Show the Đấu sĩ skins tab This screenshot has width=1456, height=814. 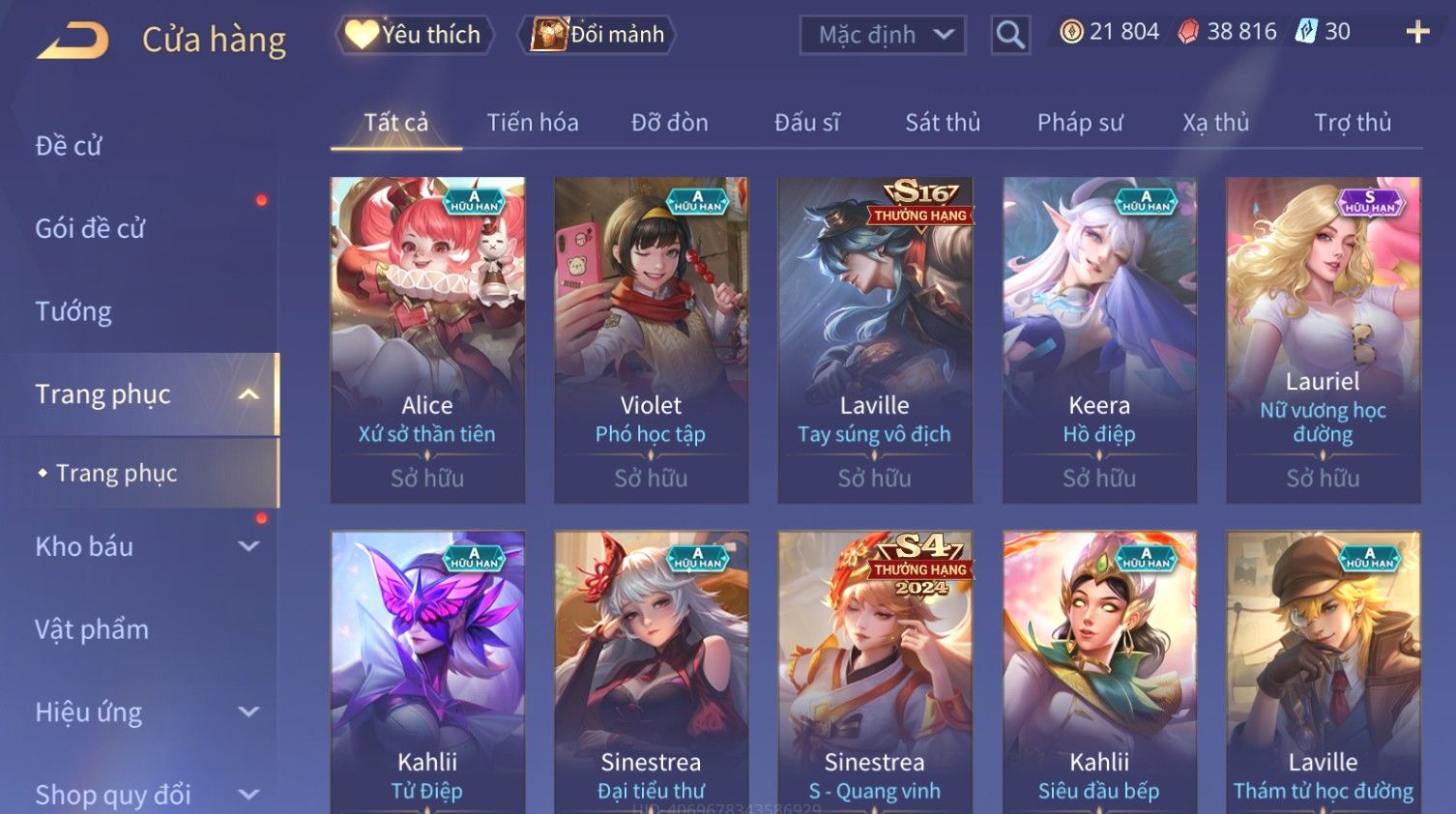point(806,123)
